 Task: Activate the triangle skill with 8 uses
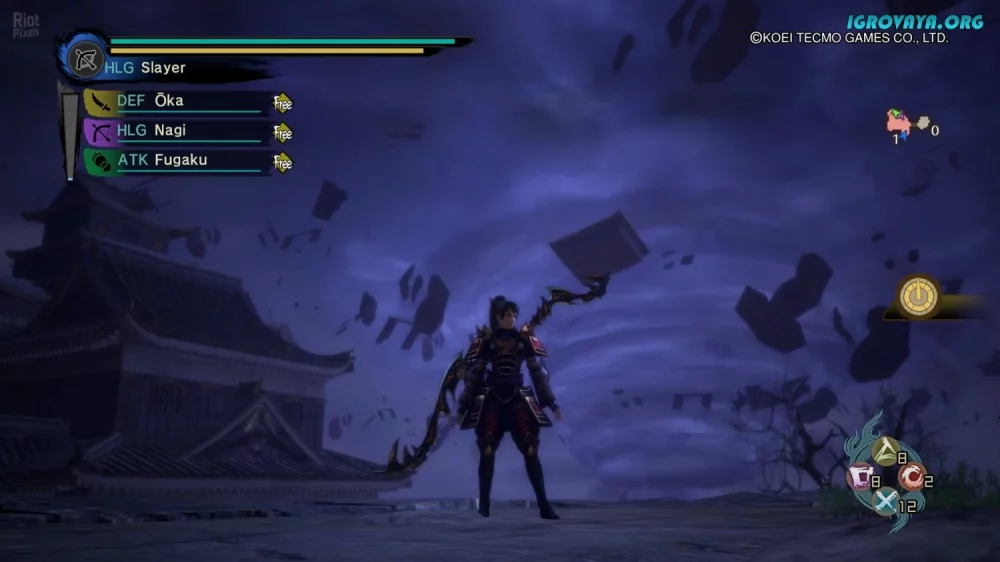tap(885, 455)
